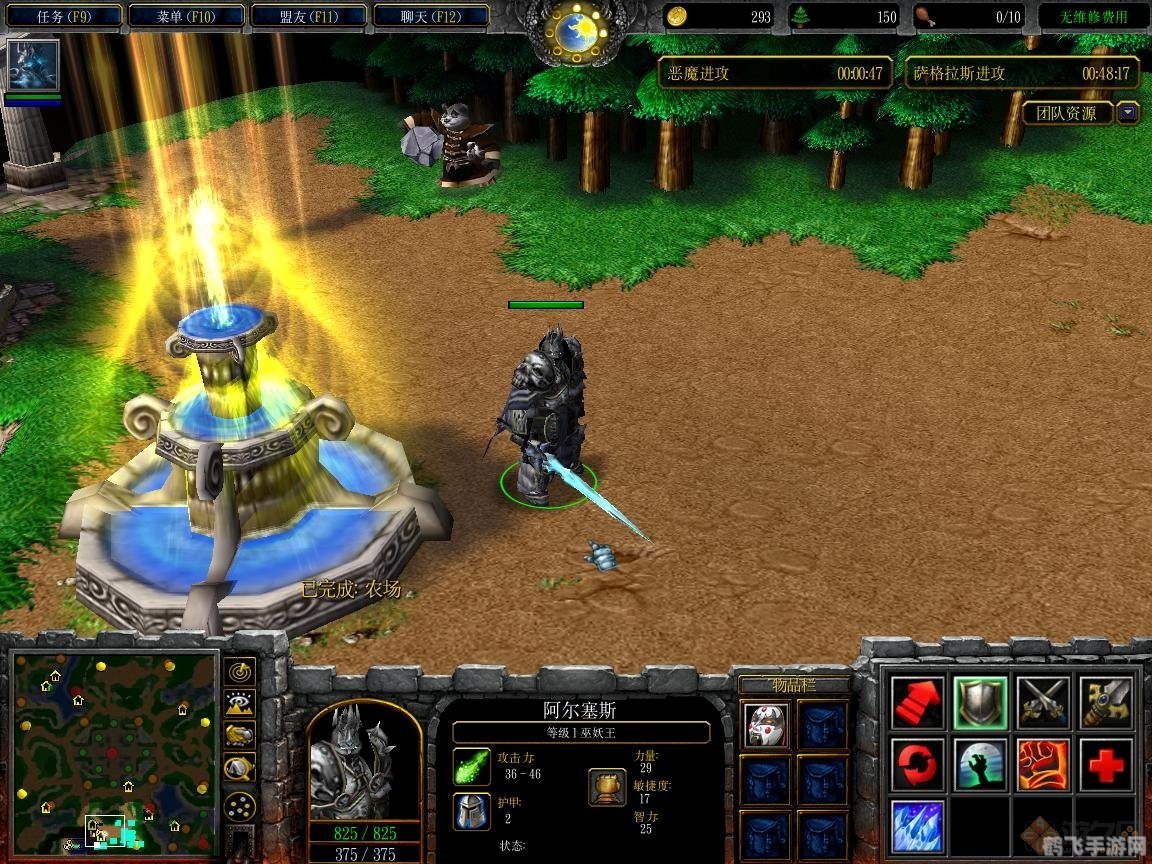
Task: Toggle creep camp display on the minimap
Action: [x=241, y=768]
